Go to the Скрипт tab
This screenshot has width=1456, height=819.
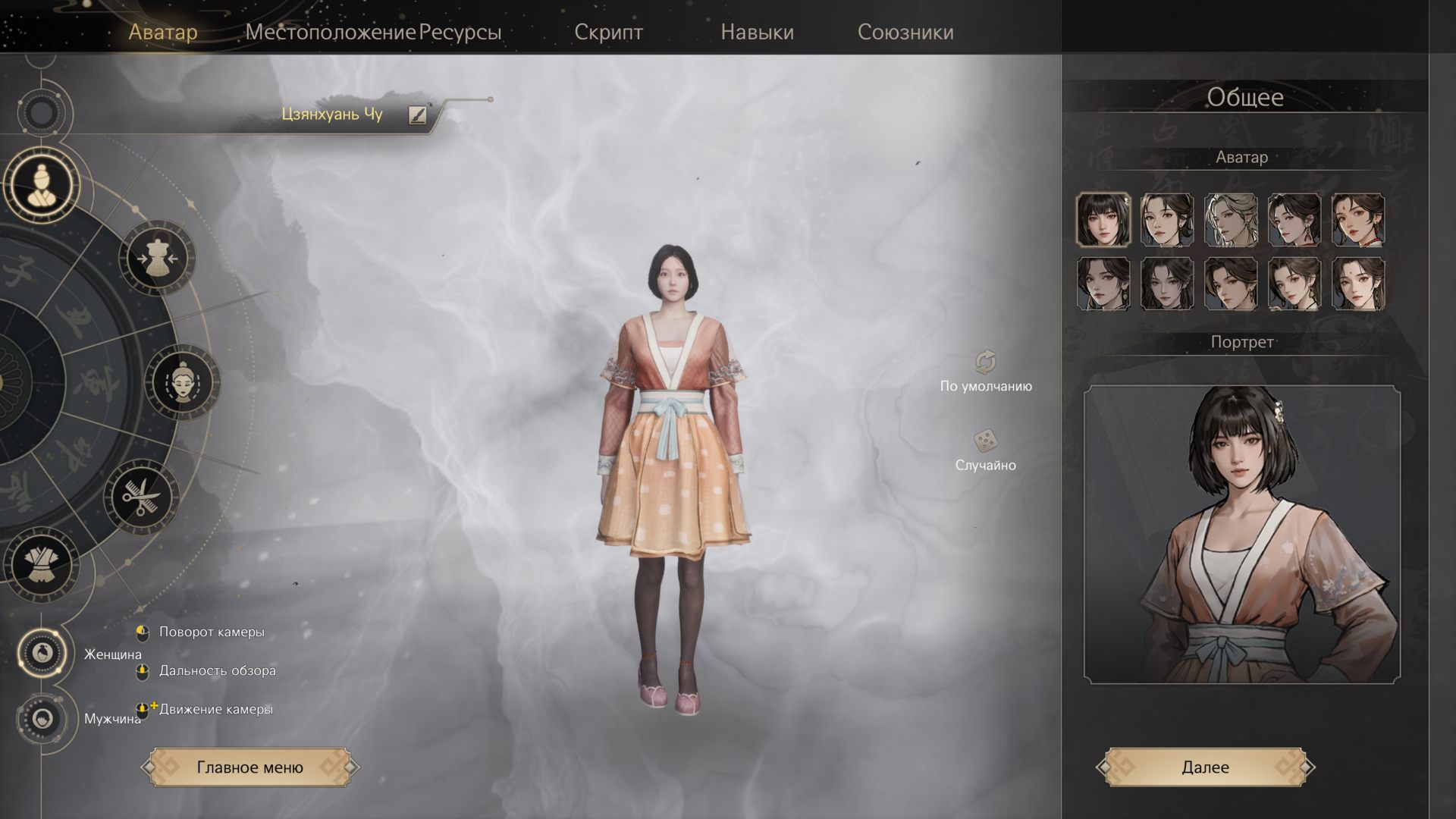pyautogui.click(x=608, y=32)
